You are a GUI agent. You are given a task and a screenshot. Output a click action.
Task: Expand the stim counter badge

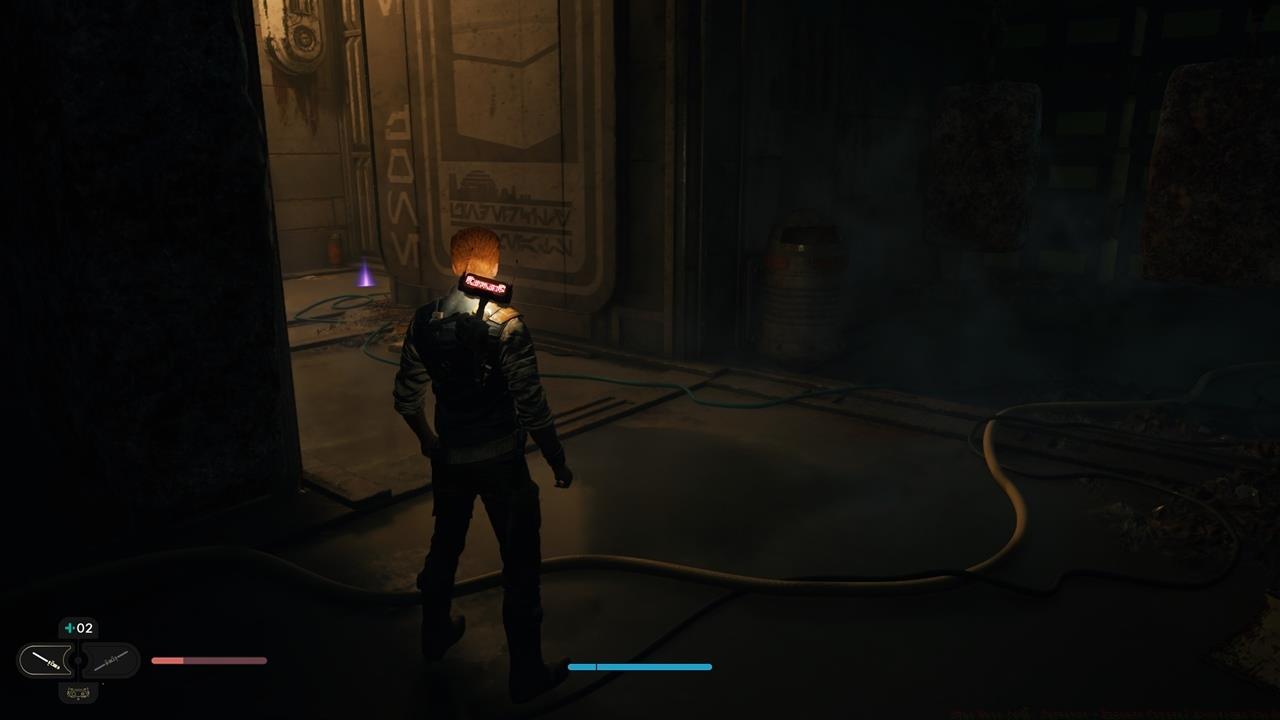(x=78, y=628)
